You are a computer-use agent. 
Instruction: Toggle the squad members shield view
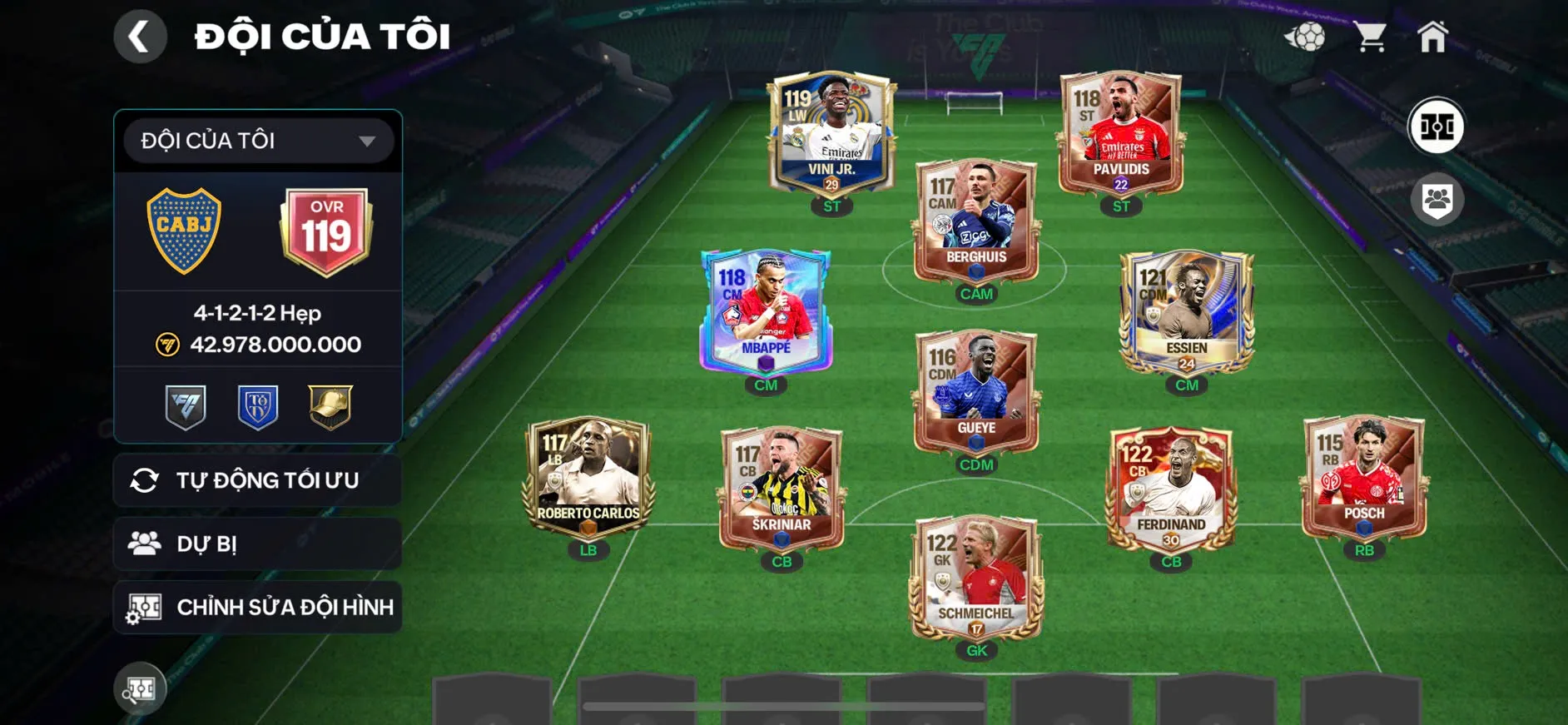pos(1437,197)
